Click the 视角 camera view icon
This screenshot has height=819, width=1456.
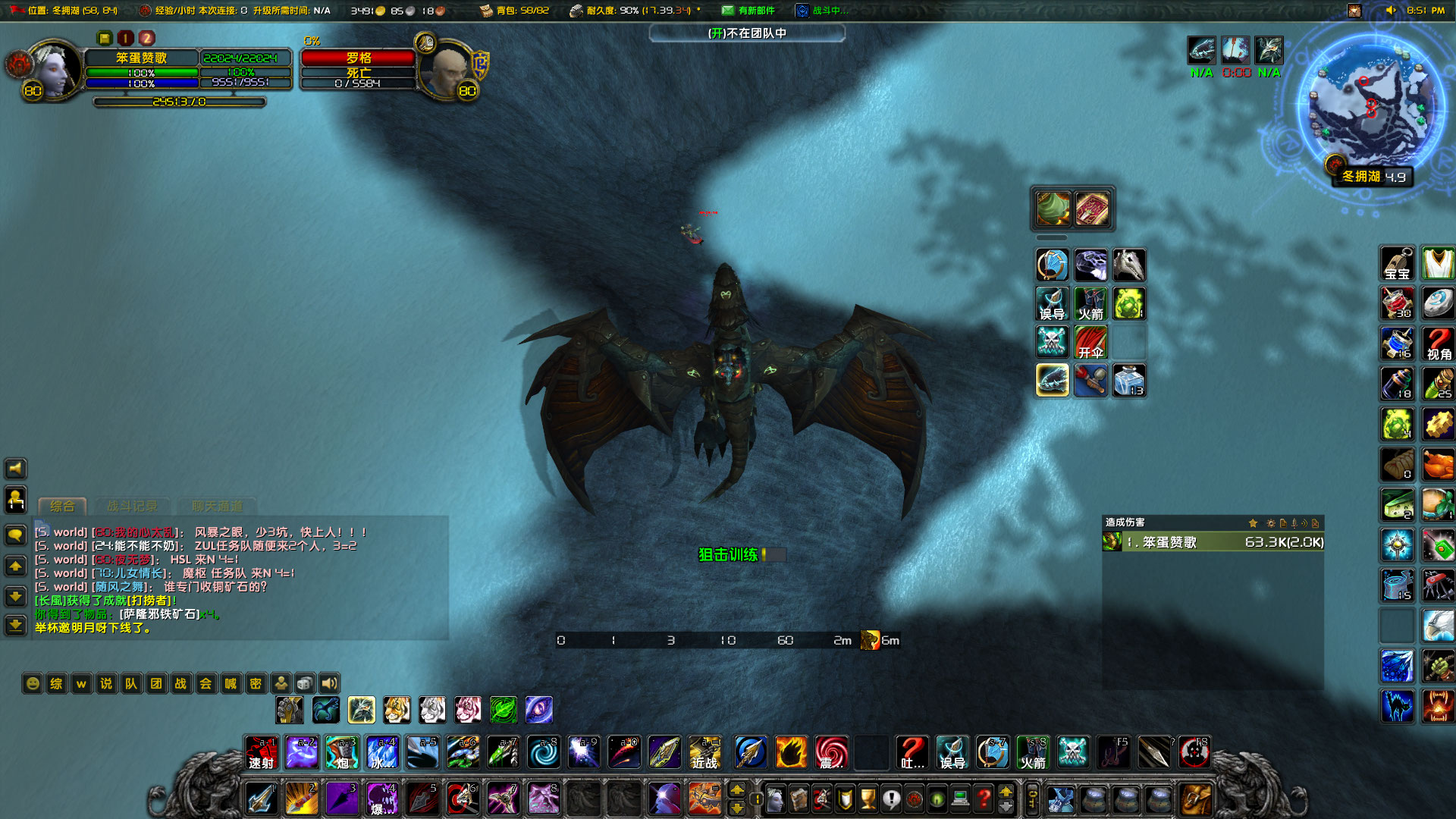[1437, 342]
